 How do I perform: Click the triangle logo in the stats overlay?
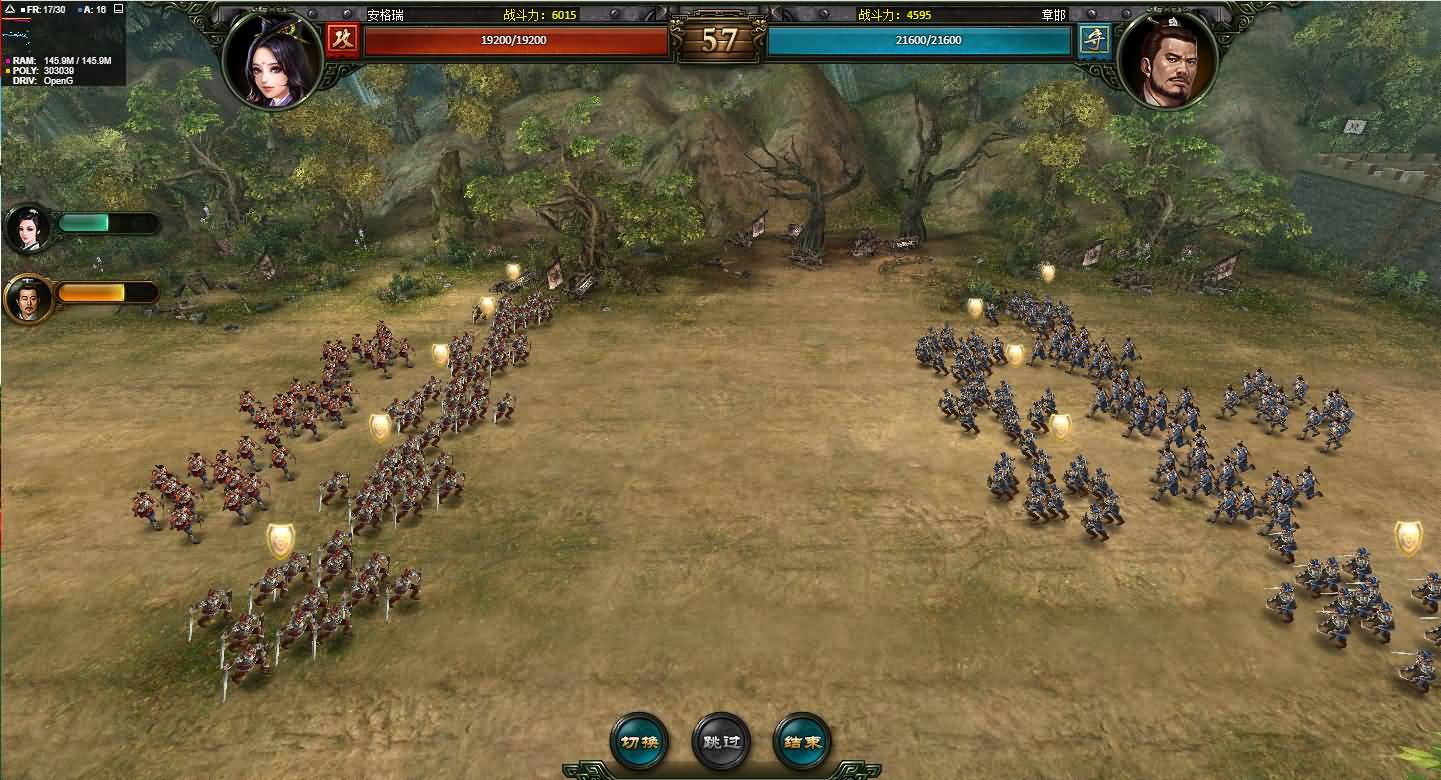[x=10, y=9]
